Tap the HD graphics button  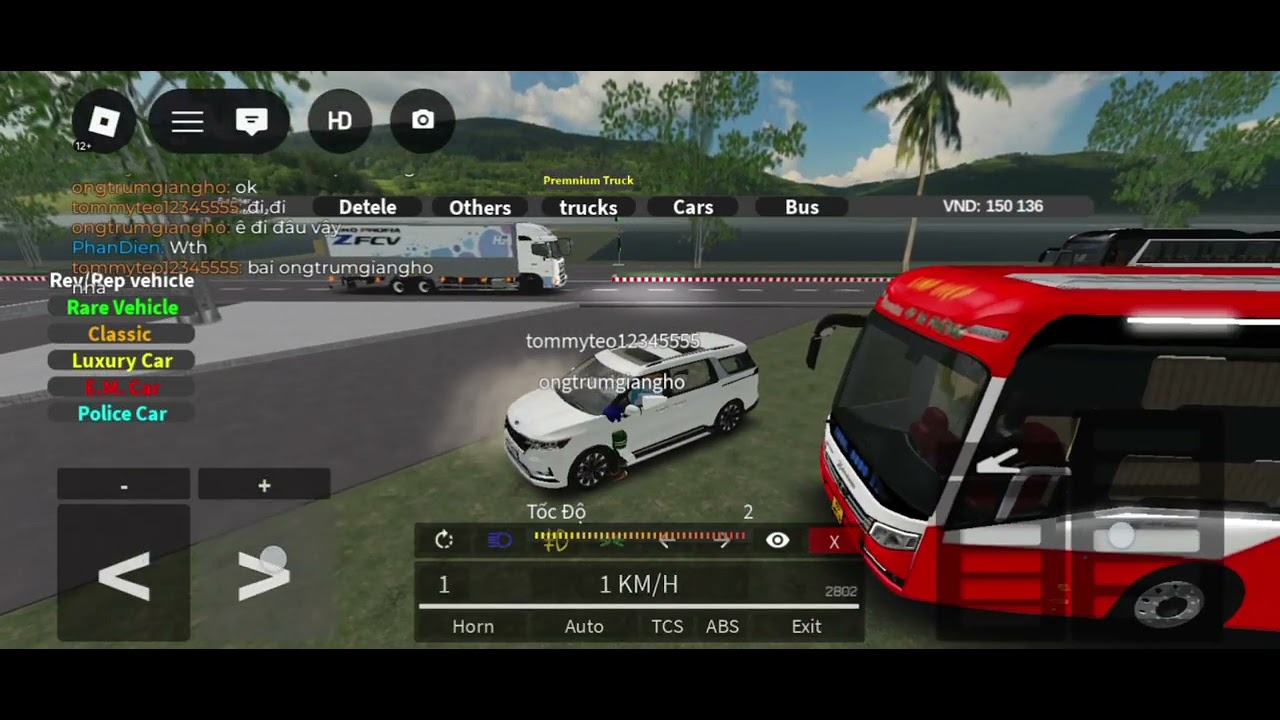pos(340,122)
